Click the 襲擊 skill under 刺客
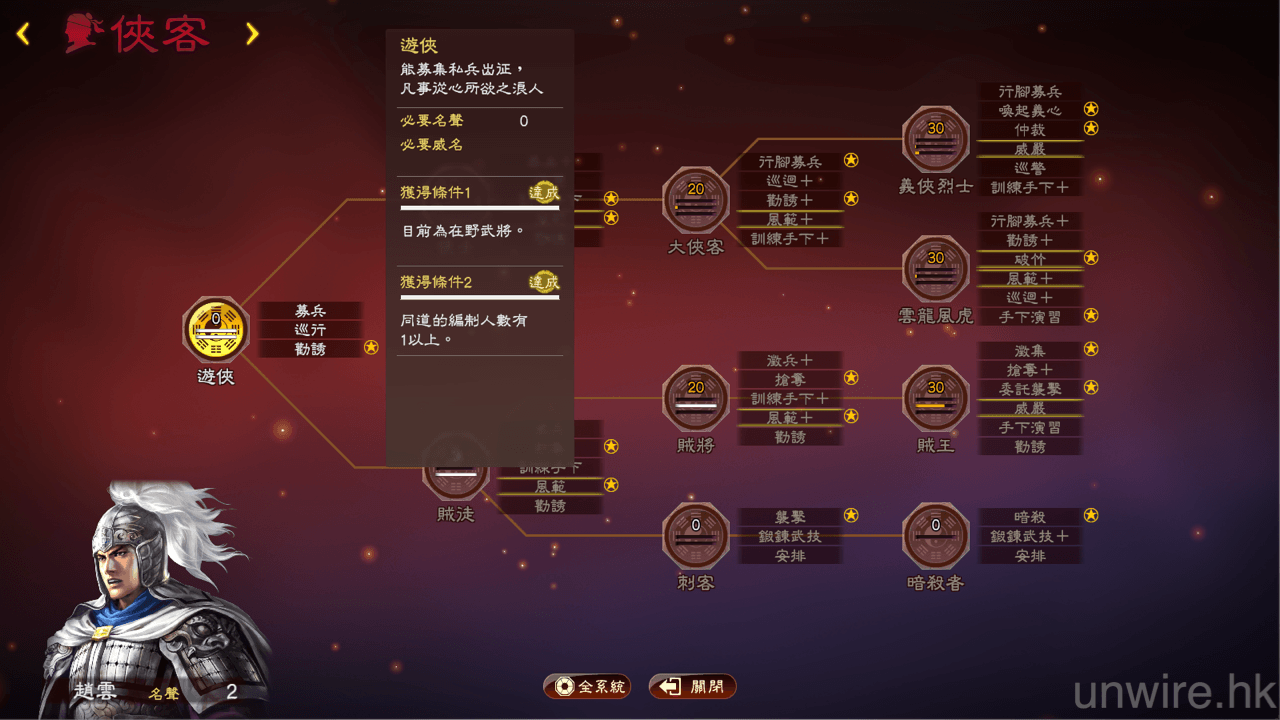This screenshot has height=720, width=1280. pyautogui.click(x=790, y=517)
